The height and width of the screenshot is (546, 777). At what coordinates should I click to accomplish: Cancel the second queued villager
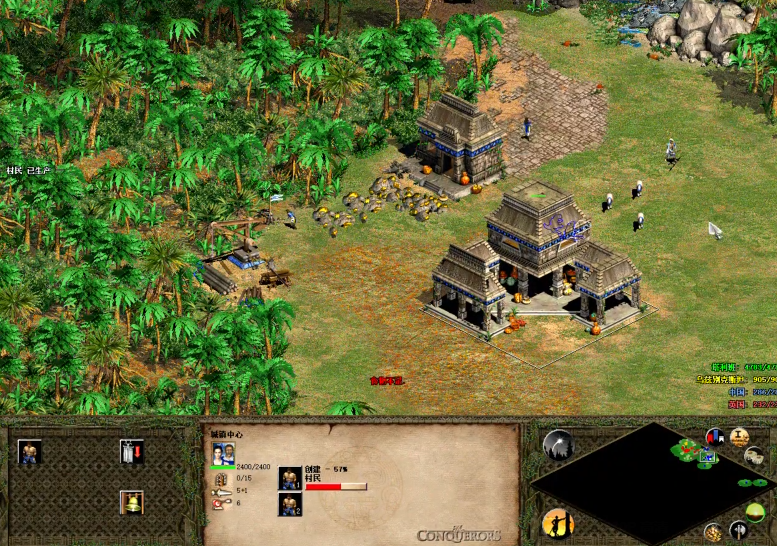290,503
